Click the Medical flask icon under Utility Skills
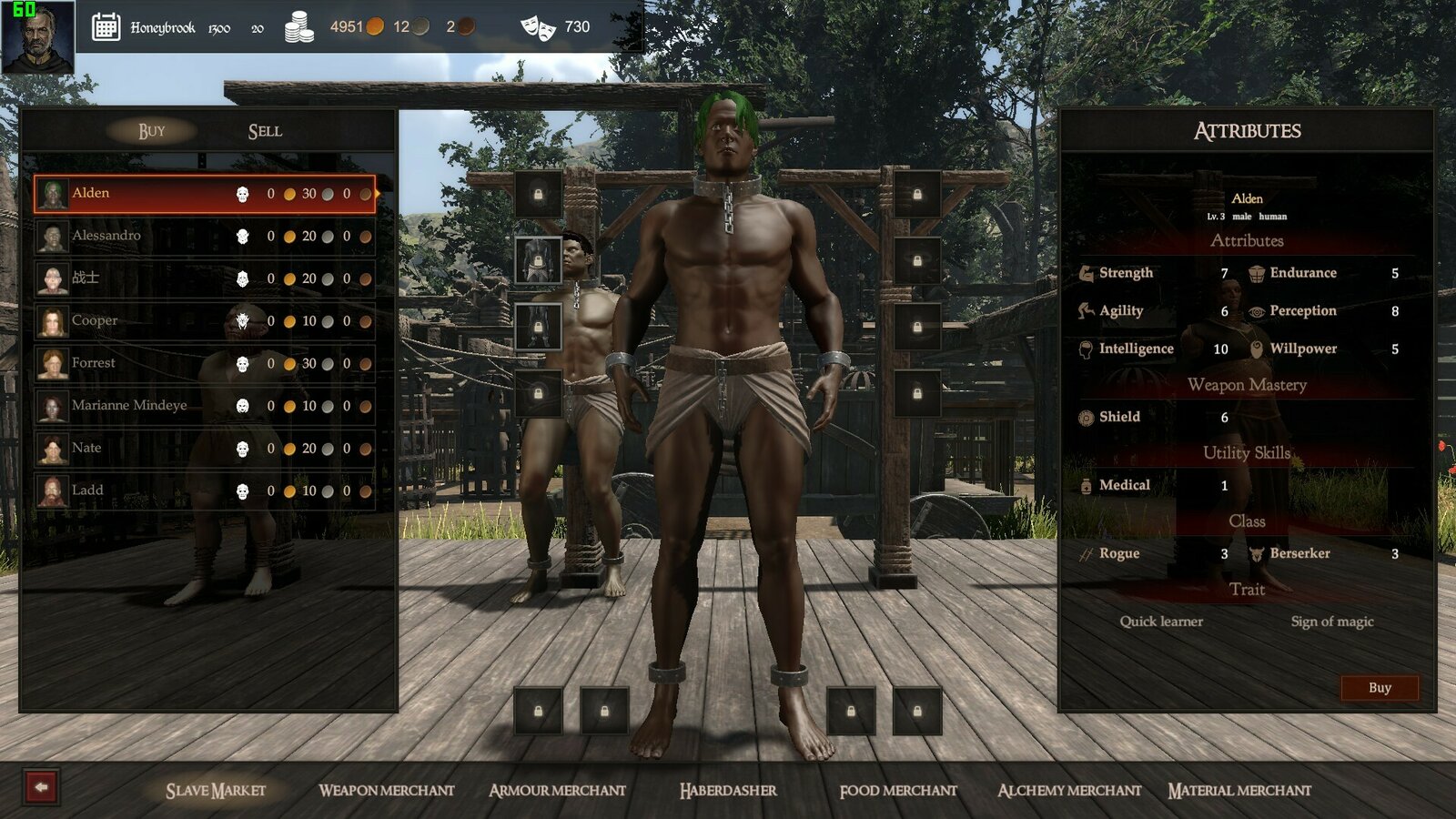This screenshot has width=1456, height=819. click(1087, 485)
